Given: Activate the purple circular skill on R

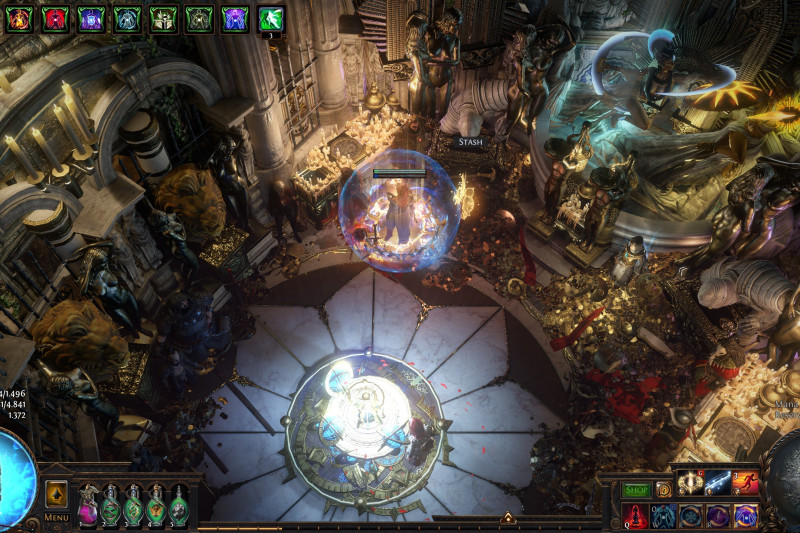Looking at the screenshot, I should pyautogui.click(x=718, y=516).
